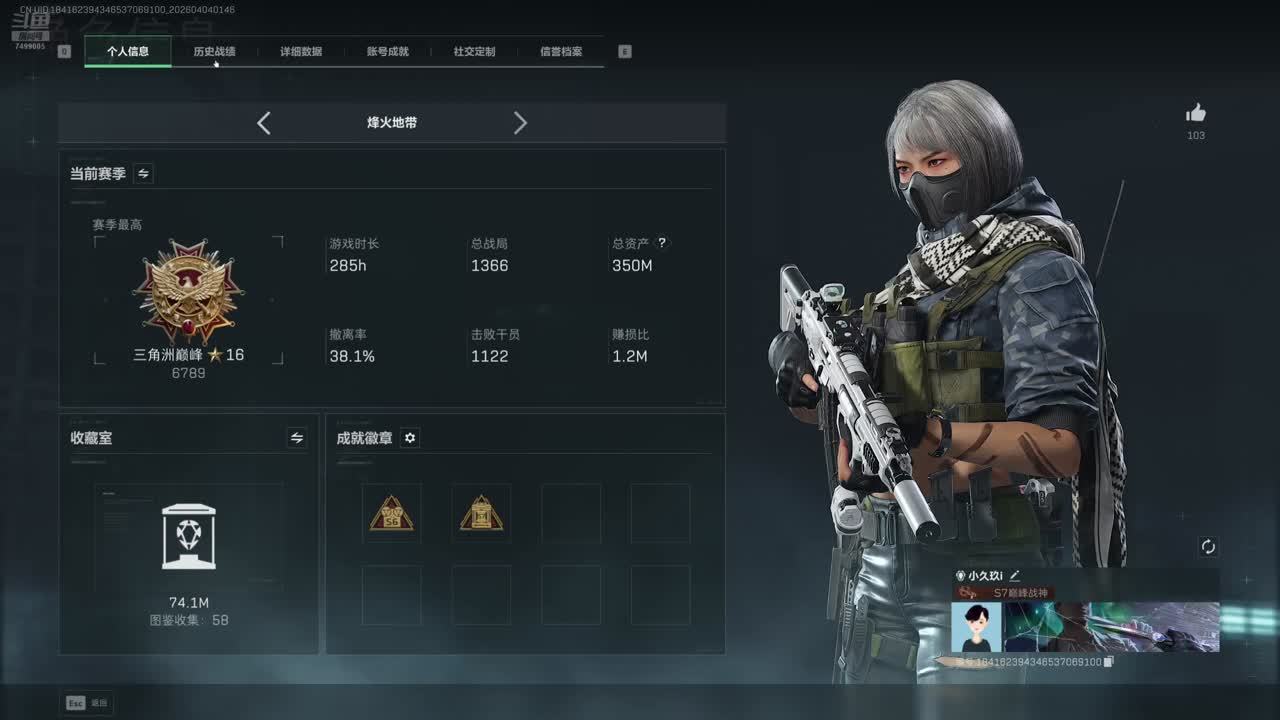Image resolution: width=1280 pixels, height=720 pixels.
Task: Go to the 社交定制 tab
Action: pos(474,51)
